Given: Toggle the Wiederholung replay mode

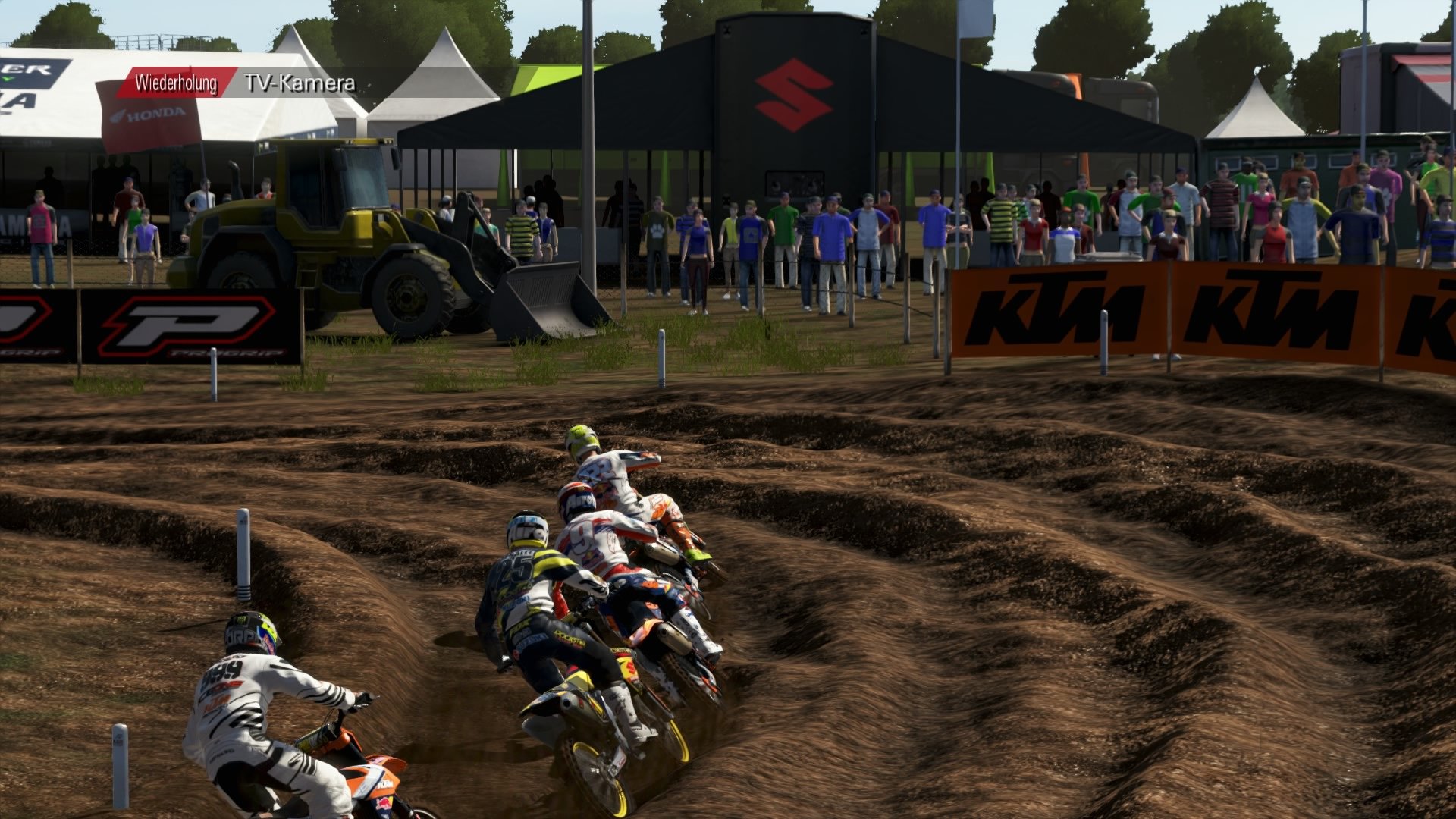Looking at the screenshot, I should point(176,83).
